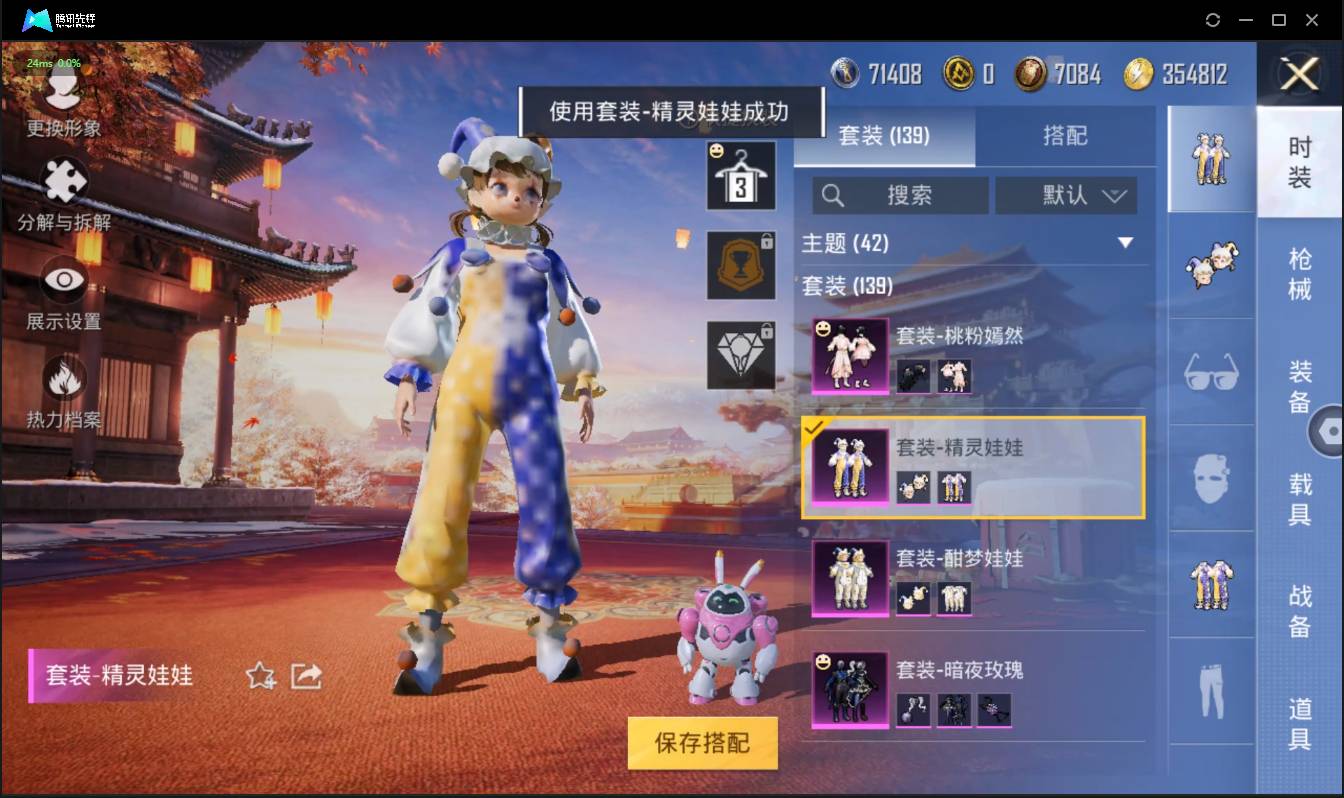The height and width of the screenshot is (798, 1344).
Task: Open the 分解与拆解 dismantle panel
Action: [x=62, y=196]
